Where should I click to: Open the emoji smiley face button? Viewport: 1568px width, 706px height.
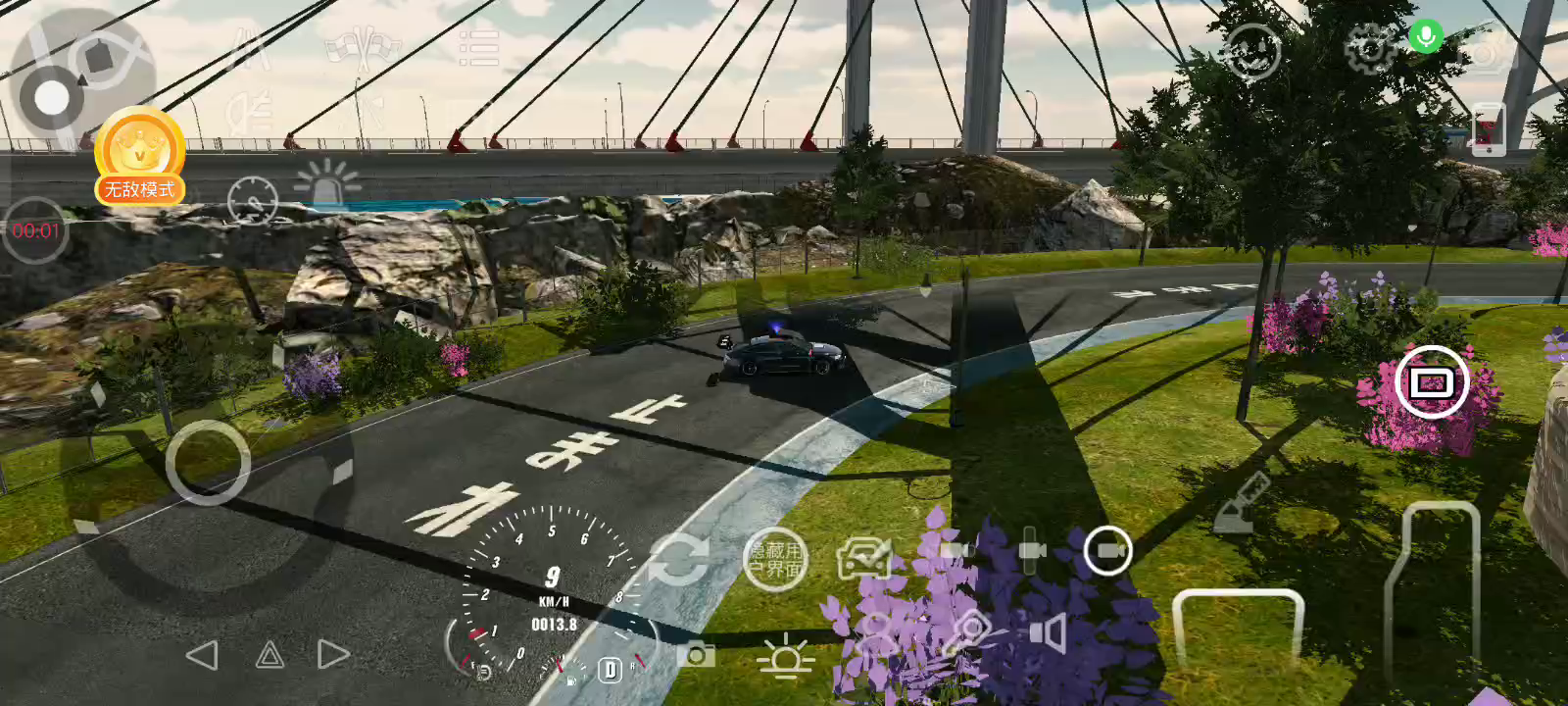pyautogui.click(x=1253, y=51)
